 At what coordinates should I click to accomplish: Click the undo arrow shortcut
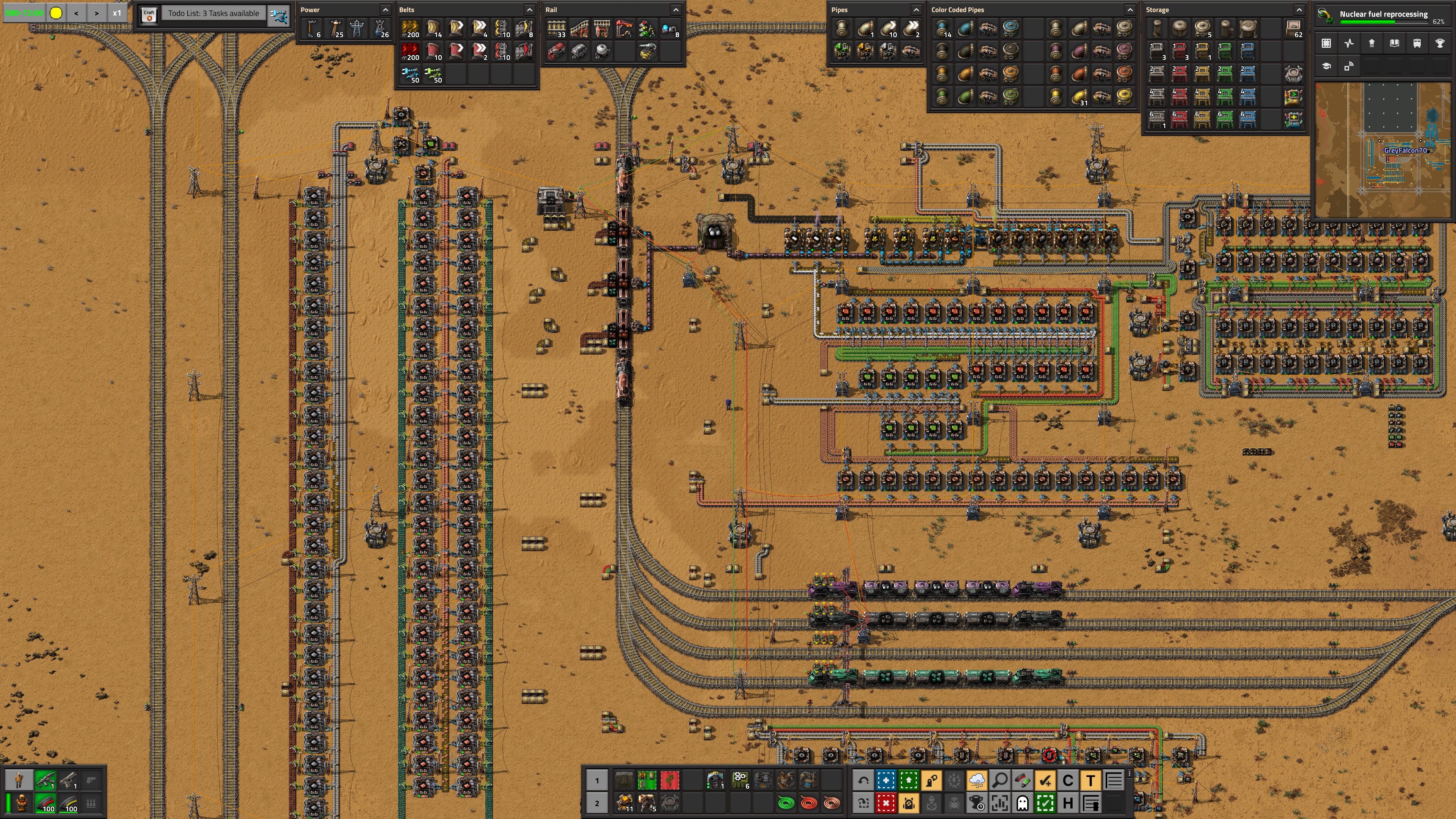point(863,781)
